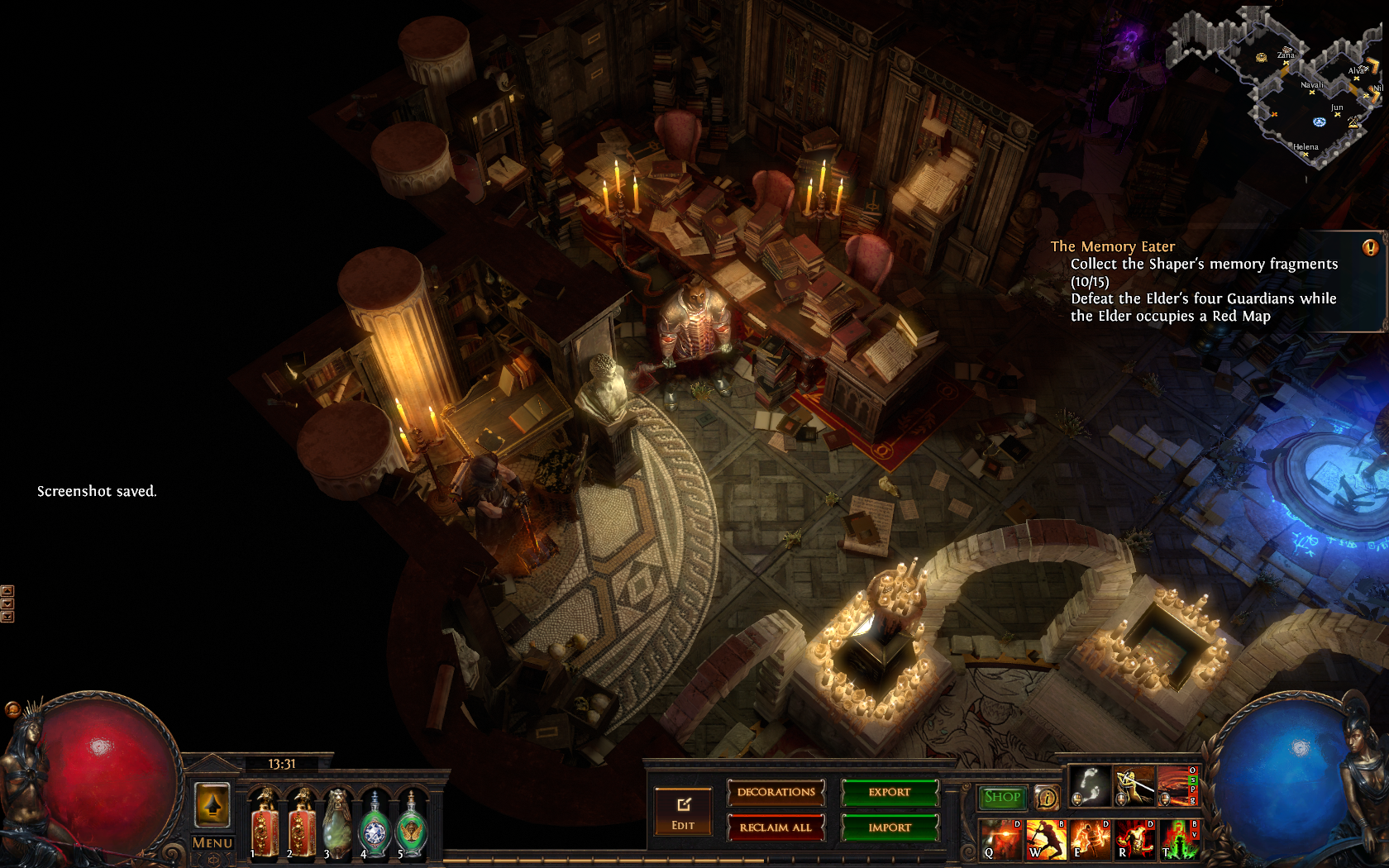Activate the hammer-swing skill on W
The width and height of the screenshot is (1389, 868).
pyautogui.click(x=1046, y=839)
